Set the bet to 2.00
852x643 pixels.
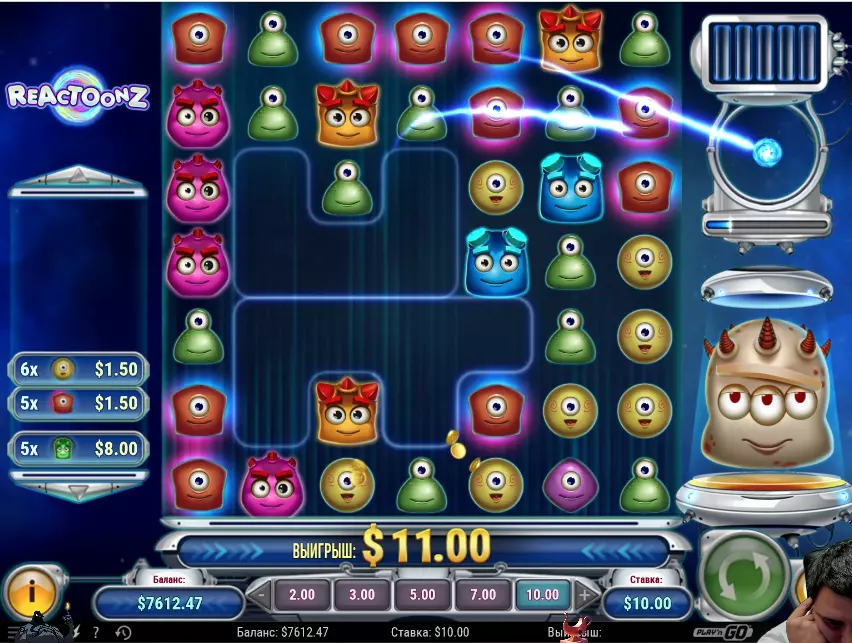click(301, 594)
